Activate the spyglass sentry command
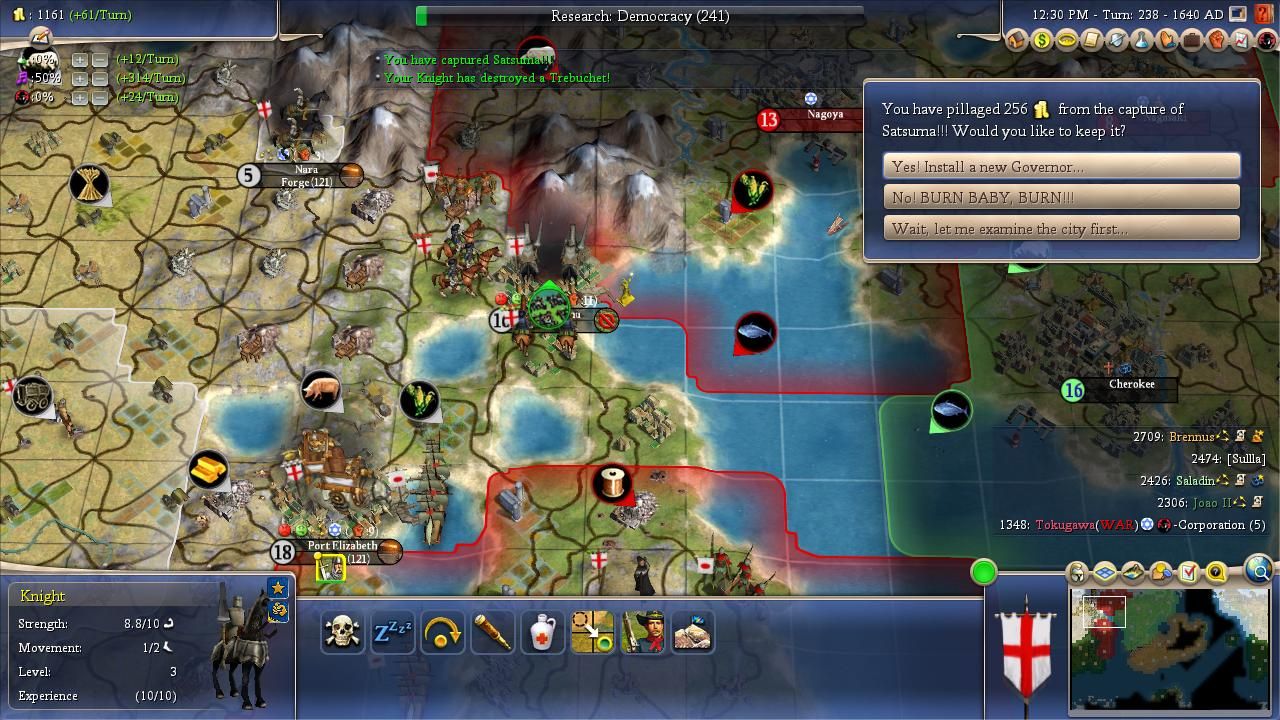The image size is (1280, 720). (x=492, y=632)
